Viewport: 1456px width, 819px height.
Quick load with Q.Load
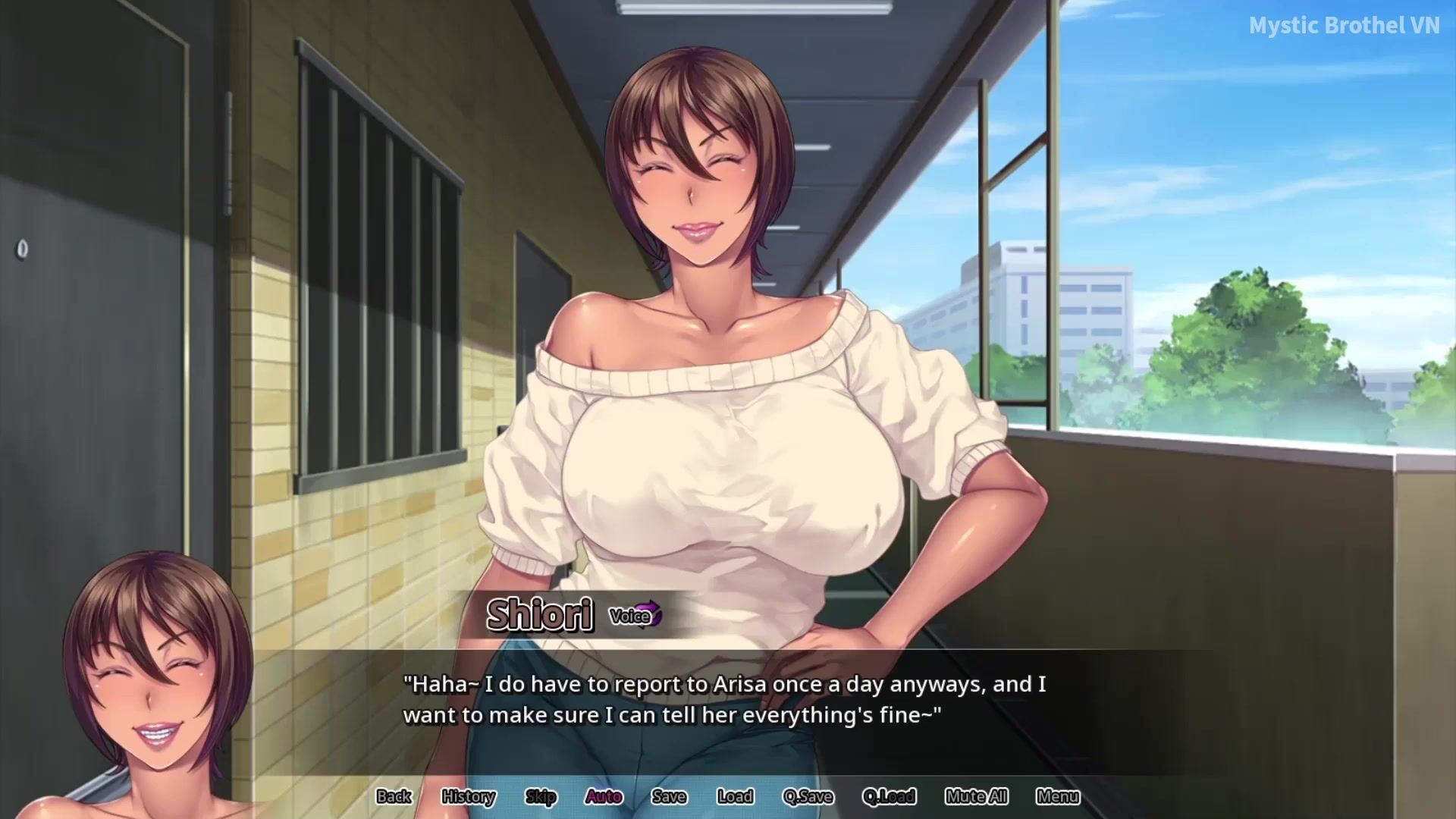point(889,796)
